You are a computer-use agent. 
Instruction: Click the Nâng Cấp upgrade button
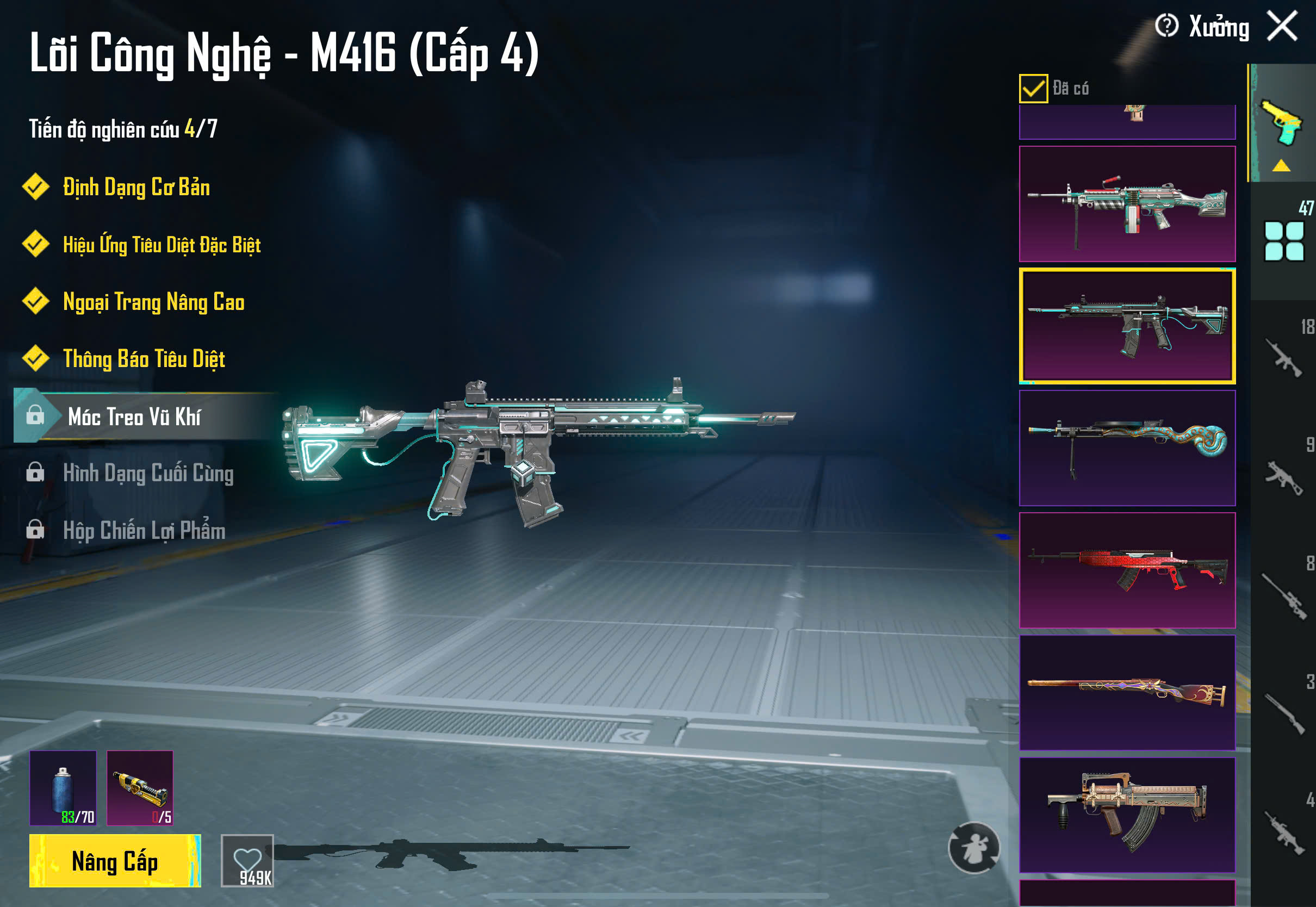point(115,861)
